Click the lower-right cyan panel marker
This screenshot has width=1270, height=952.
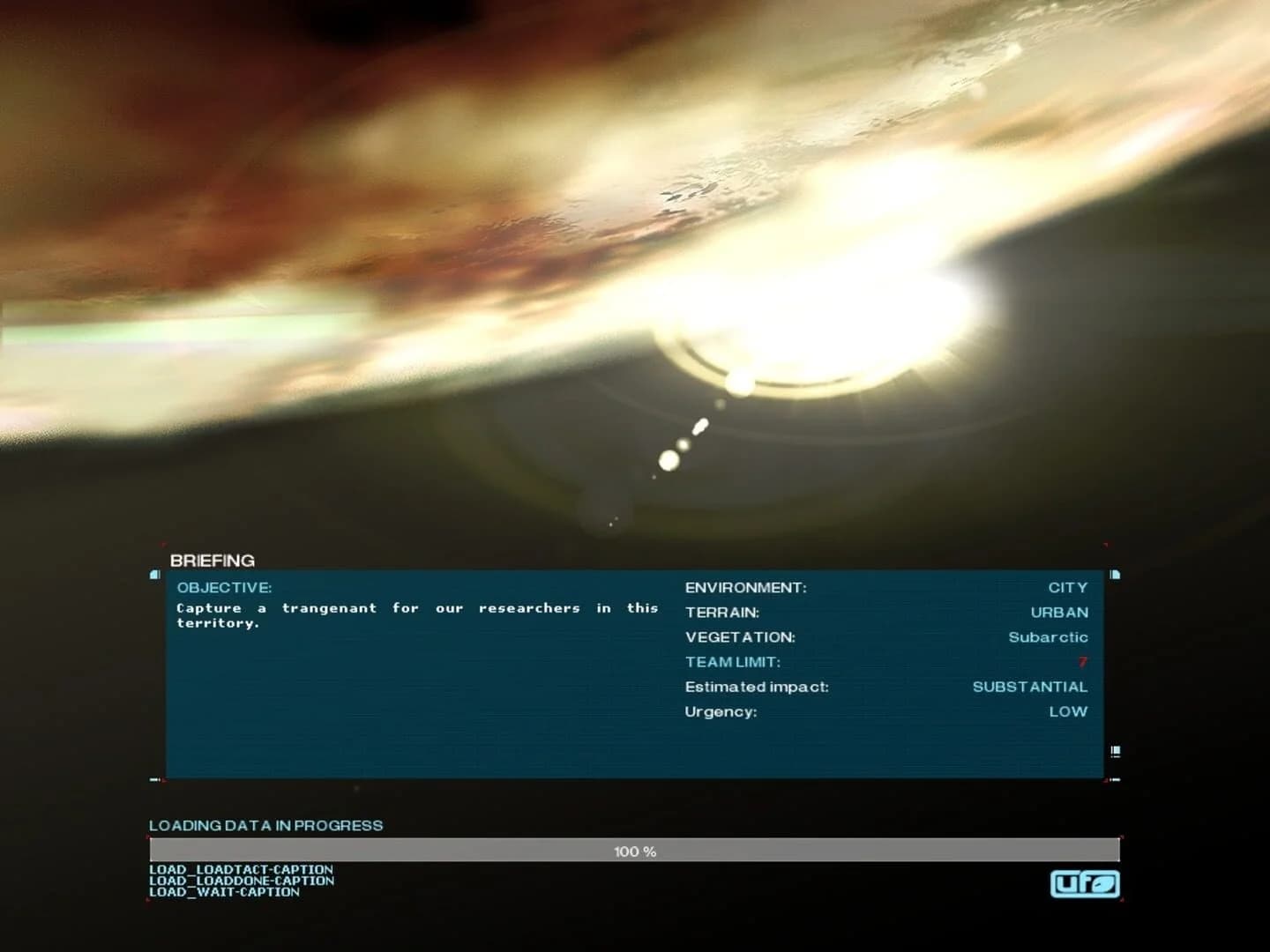point(1115,752)
